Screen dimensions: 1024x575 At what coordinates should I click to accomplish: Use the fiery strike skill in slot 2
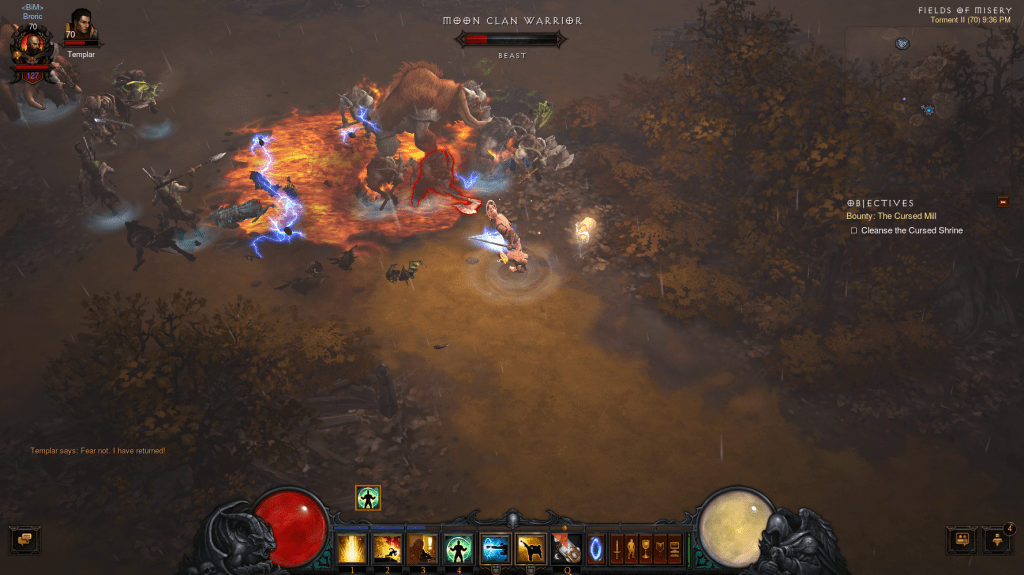click(x=387, y=548)
